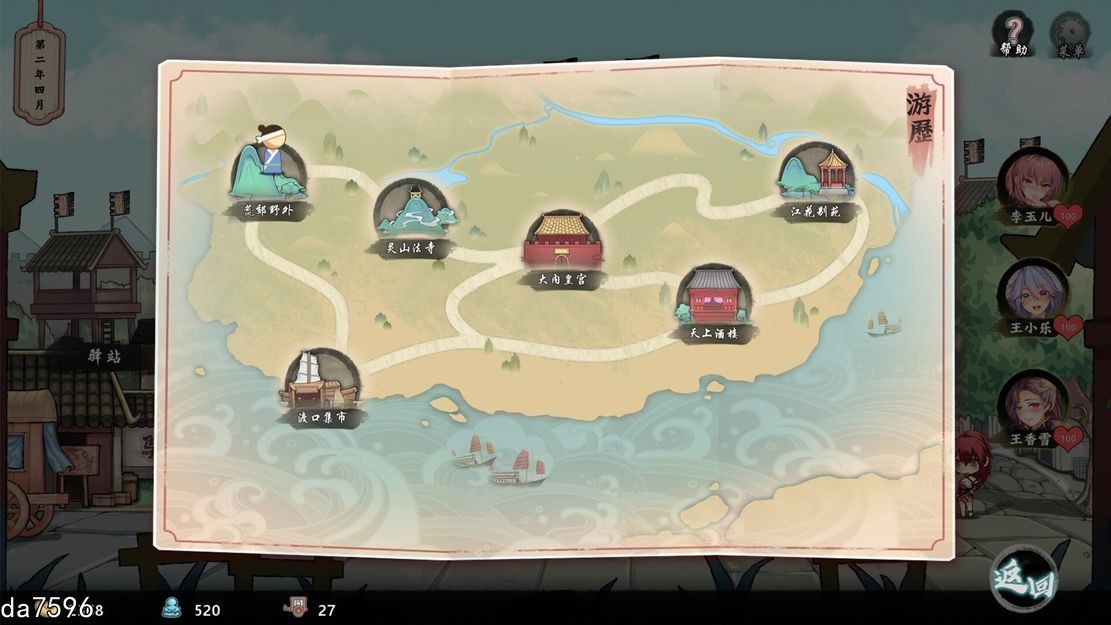The width and height of the screenshot is (1111, 625).
Task: Travel to 荒郊野外 on the map
Action: [x=268, y=172]
